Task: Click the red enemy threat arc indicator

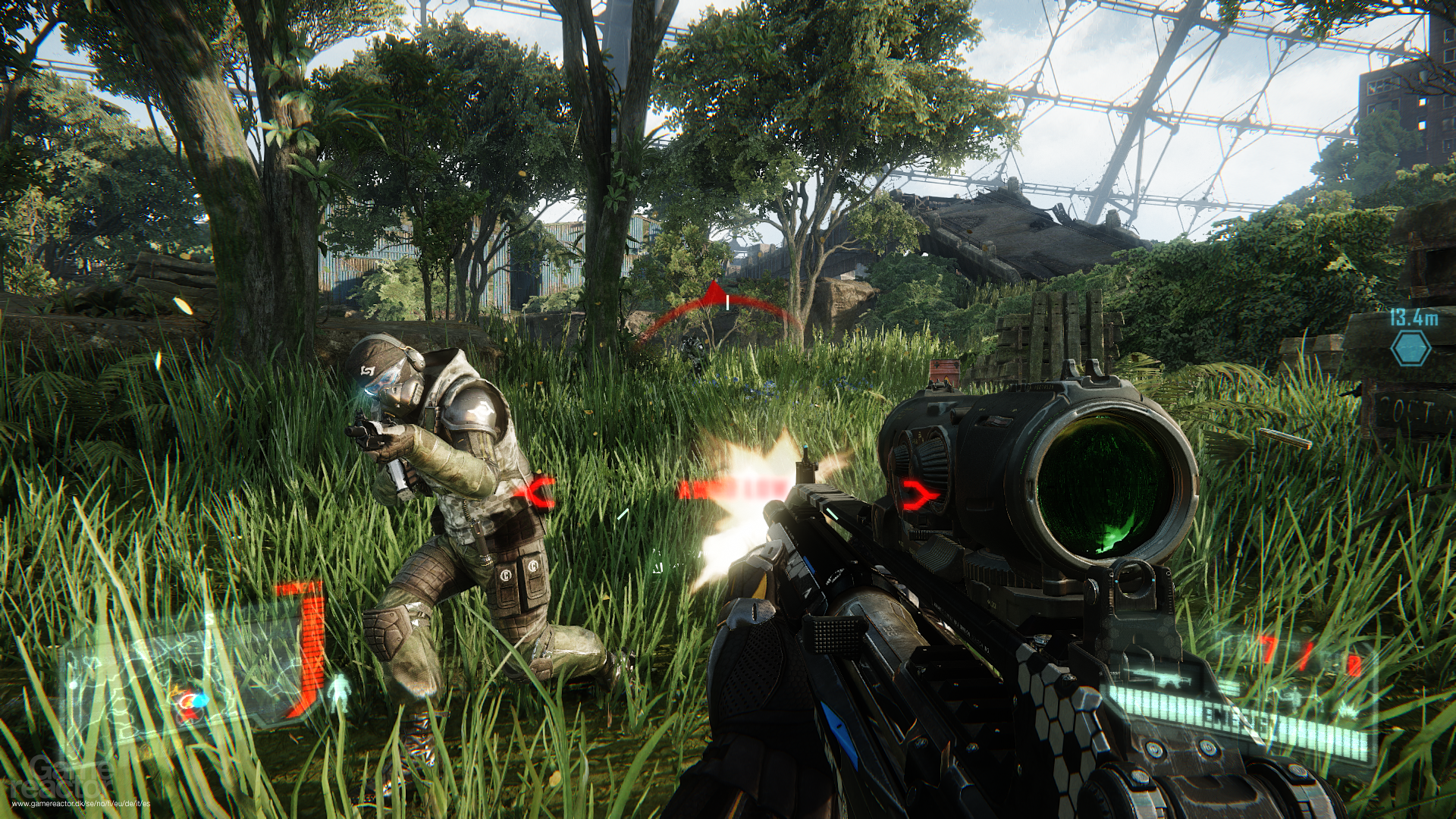Action: point(716,309)
